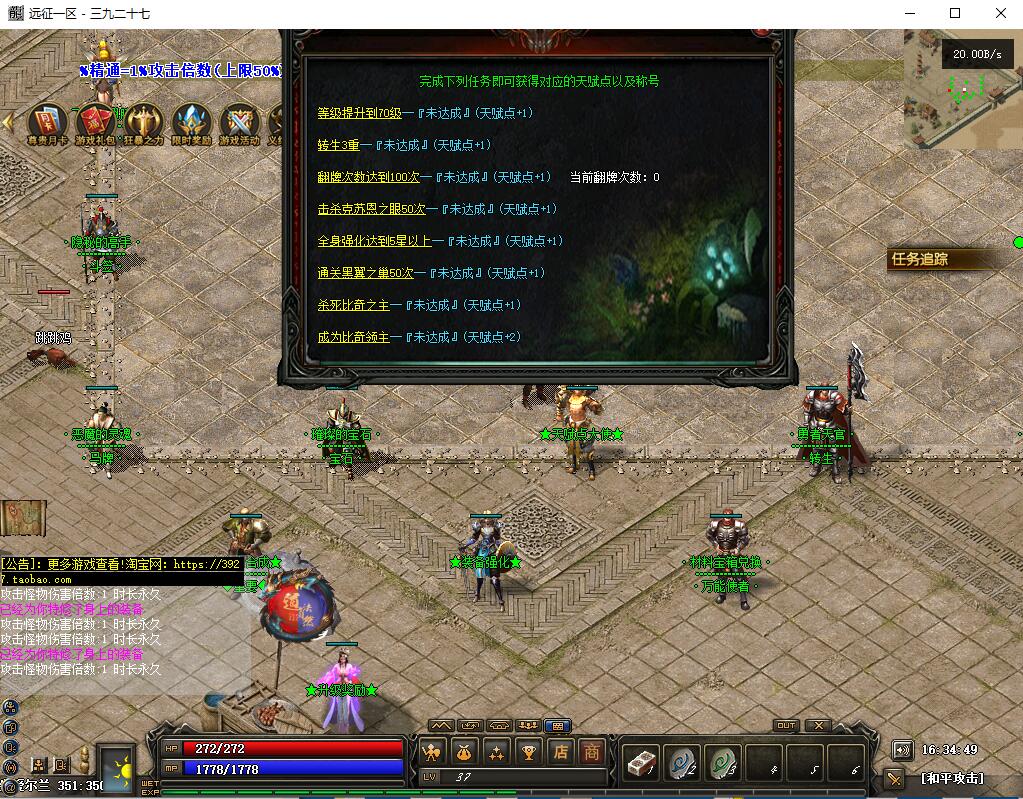Open the 游戏活动 crossed swords icon
Viewport: 1023px width, 799px height.
[239, 122]
